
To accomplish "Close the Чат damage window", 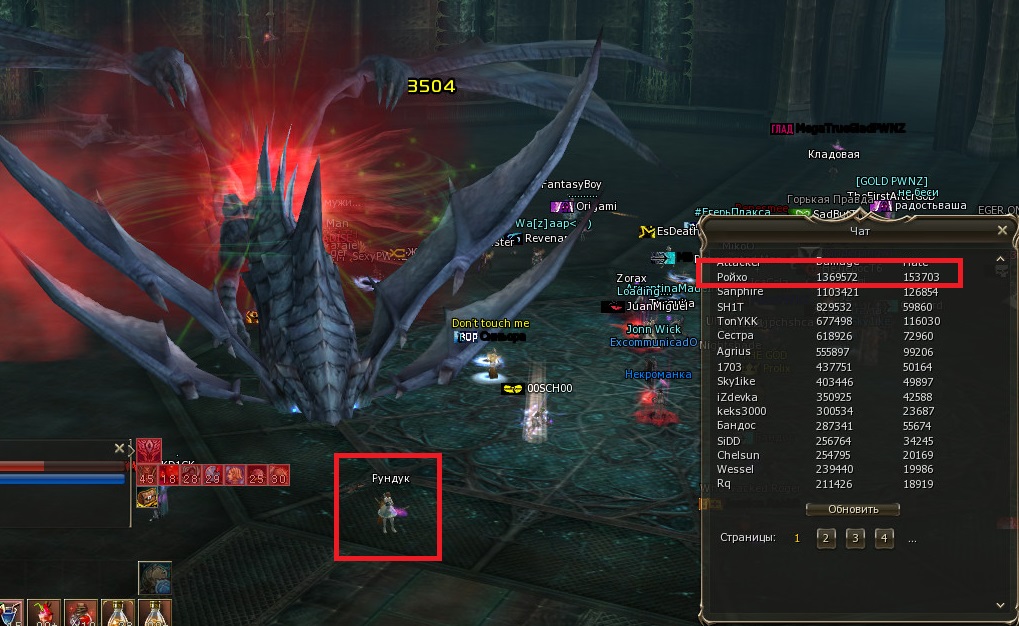I will coord(1002,230).
